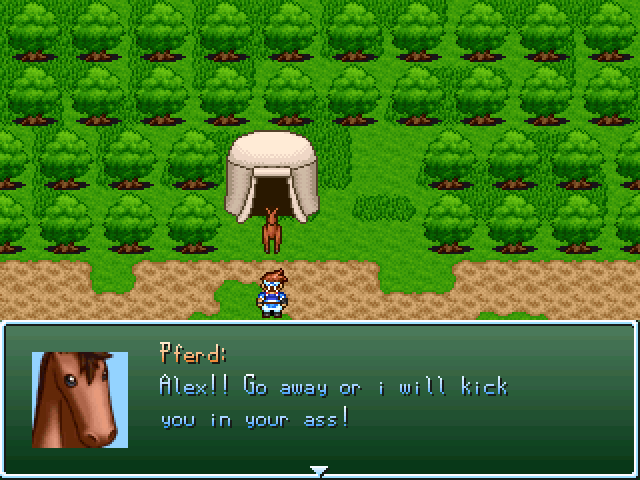640x480 pixels.
Task: Click Pferd's horse portrait in dialogue box
Action: (80, 399)
